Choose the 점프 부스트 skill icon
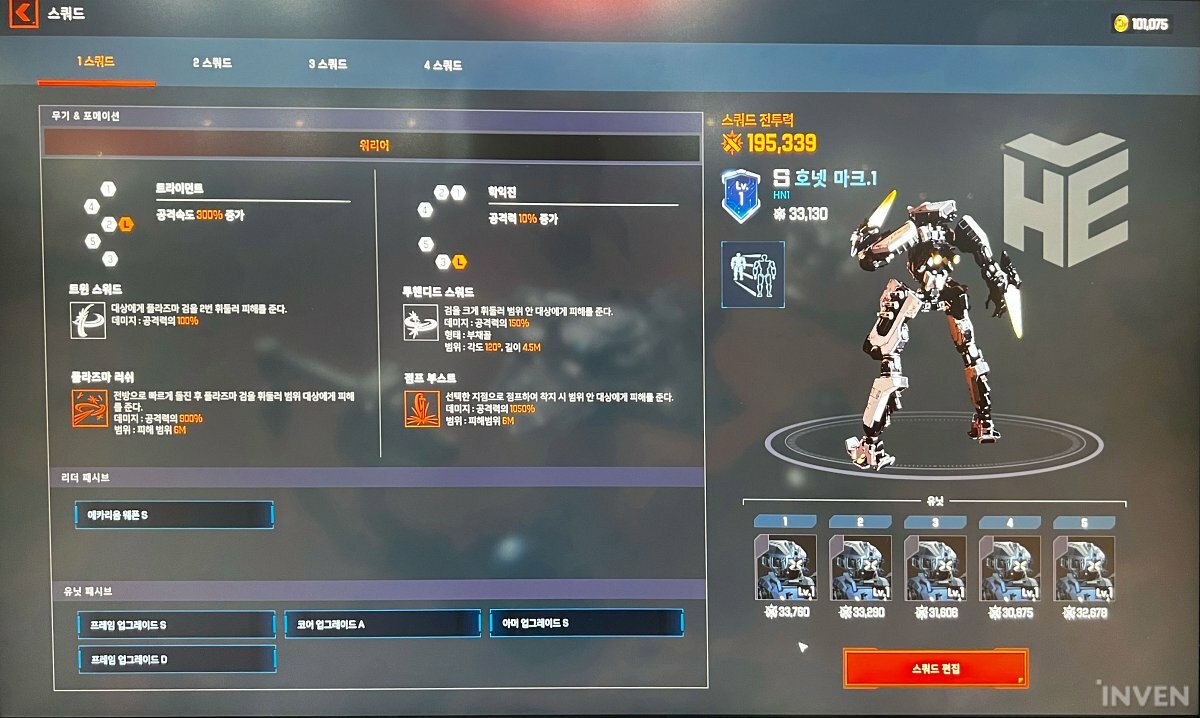 [420, 409]
